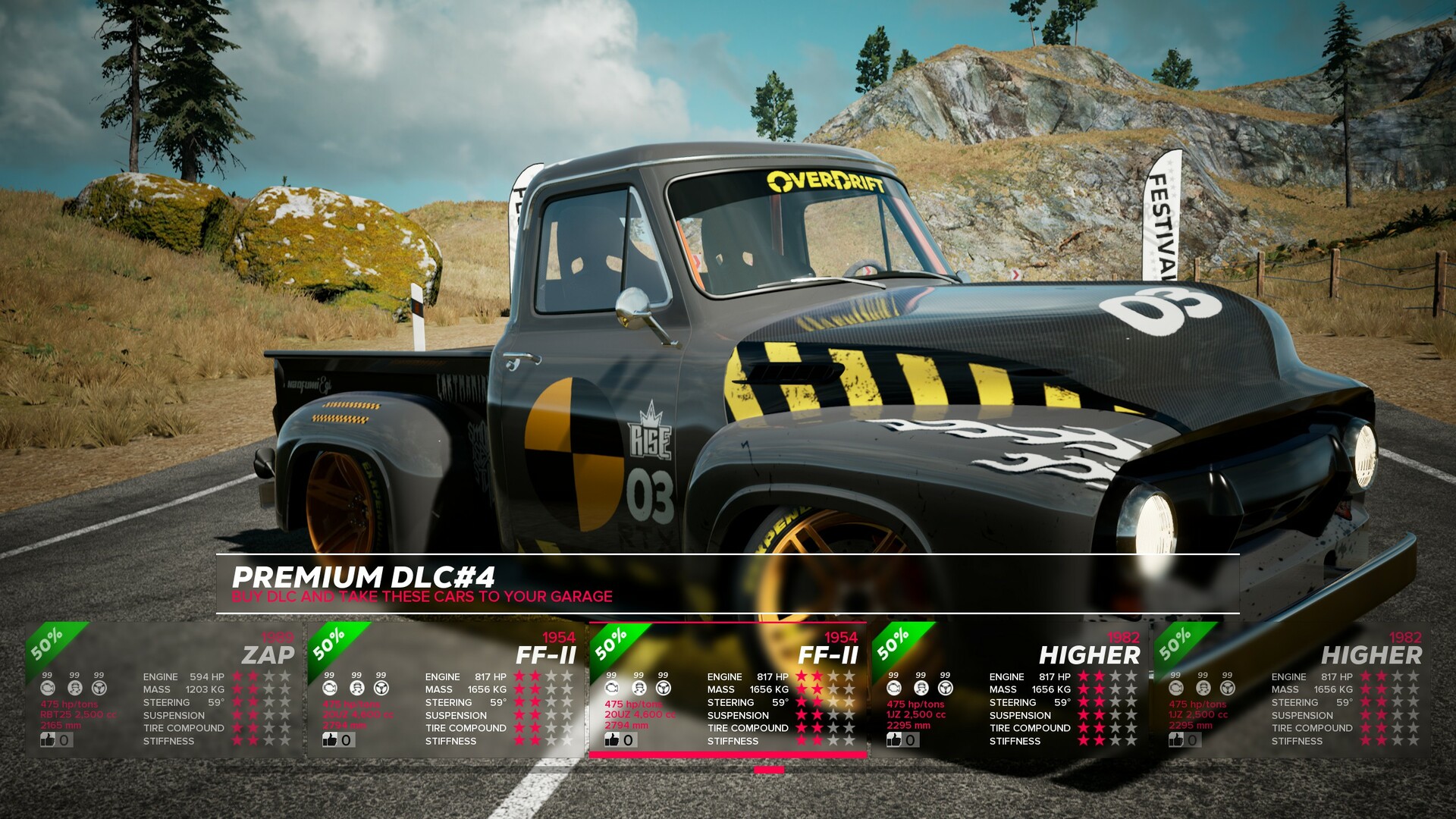The image size is (1456, 819).
Task: Click the thumbs-up like icon on the FF-II card
Action: click(x=613, y=739)
